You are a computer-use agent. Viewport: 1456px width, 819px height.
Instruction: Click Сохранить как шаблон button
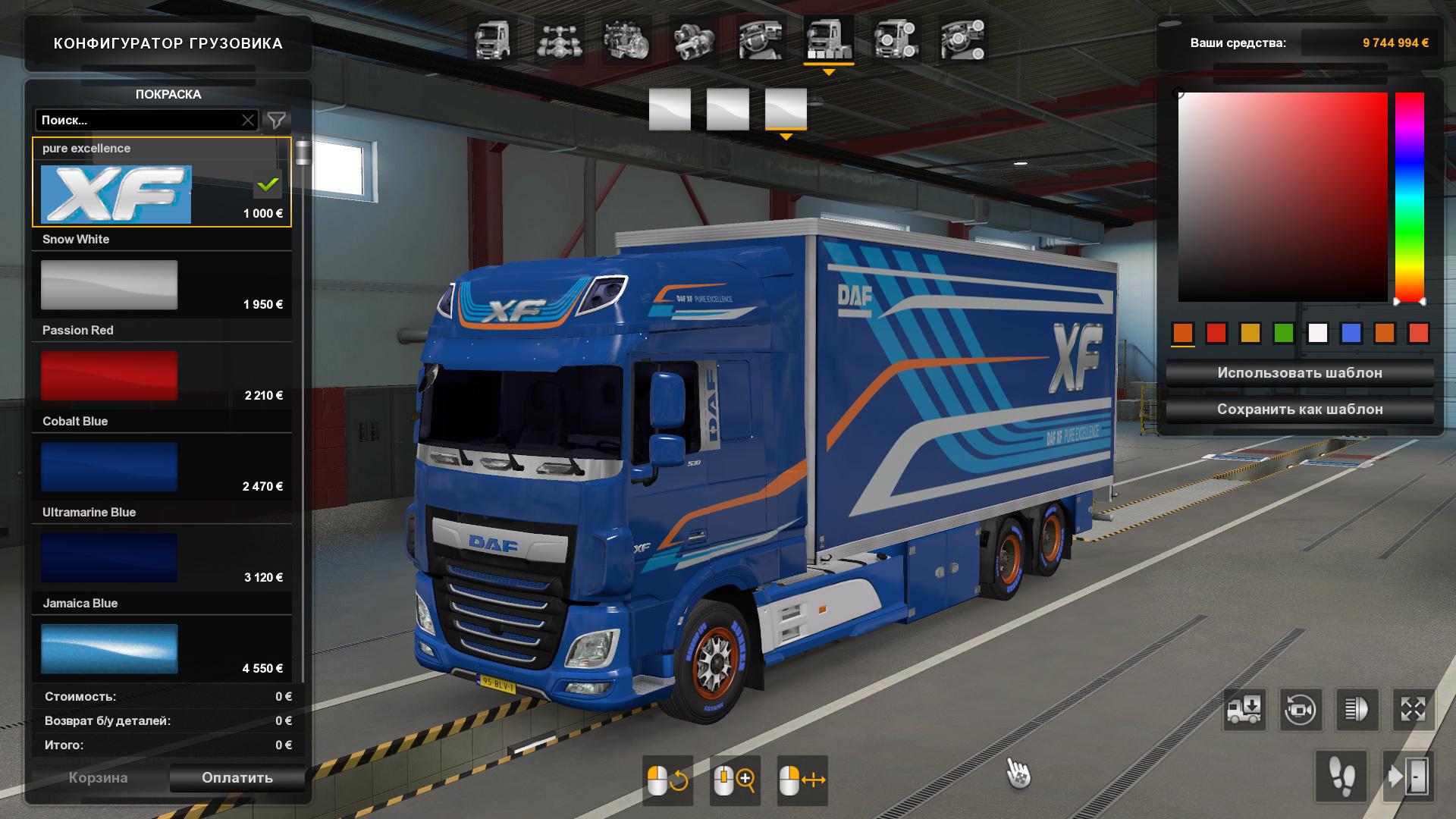(1299, 409)
